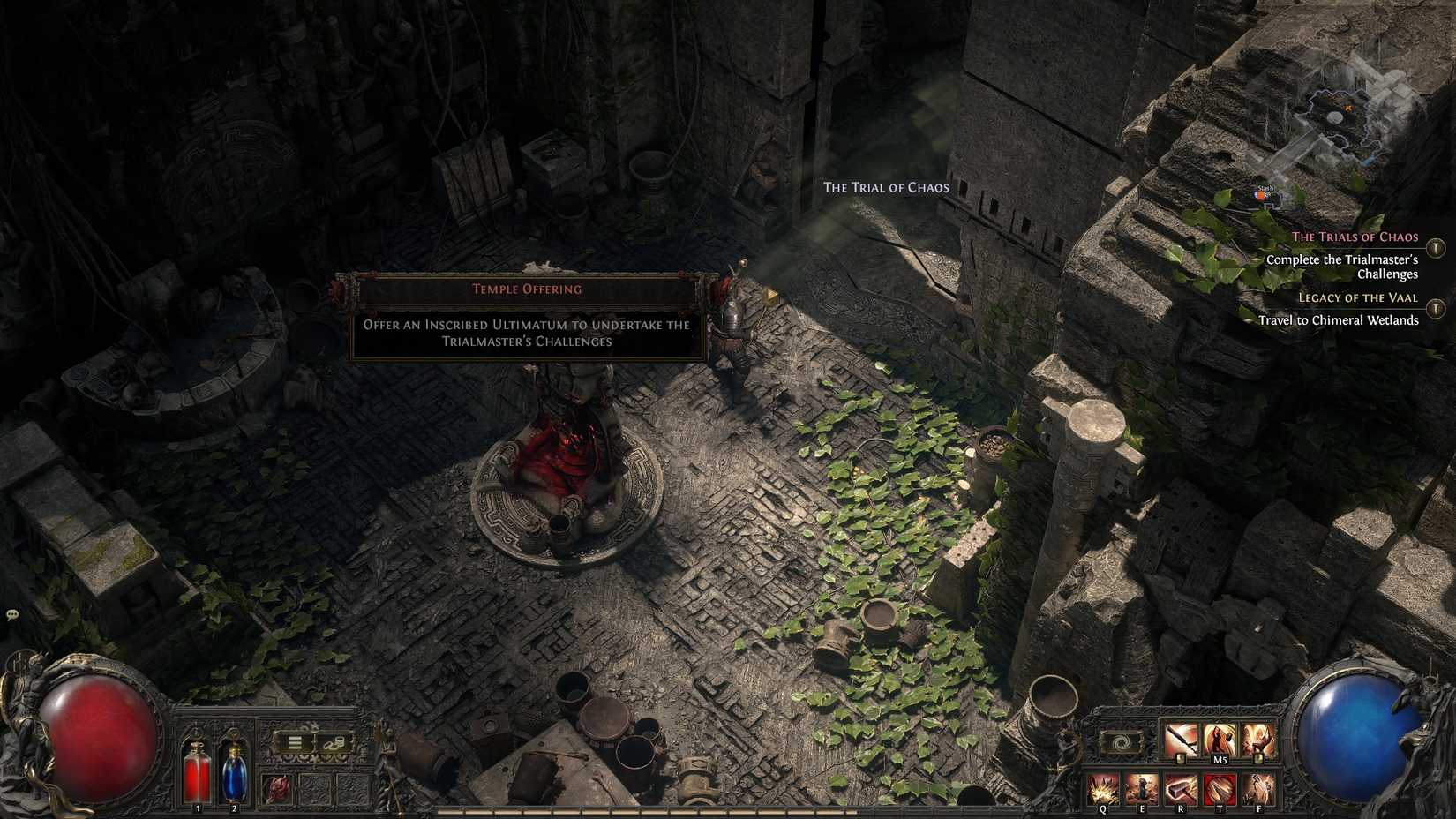Open the game menu hamburger icon

pos(295,741)
